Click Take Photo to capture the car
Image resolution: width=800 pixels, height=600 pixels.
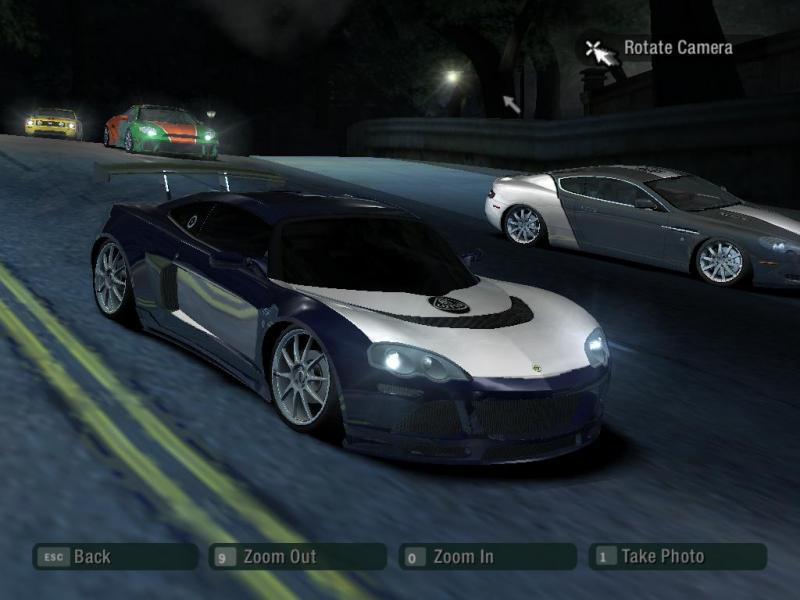pyautogui.click(x=677, y=557)
